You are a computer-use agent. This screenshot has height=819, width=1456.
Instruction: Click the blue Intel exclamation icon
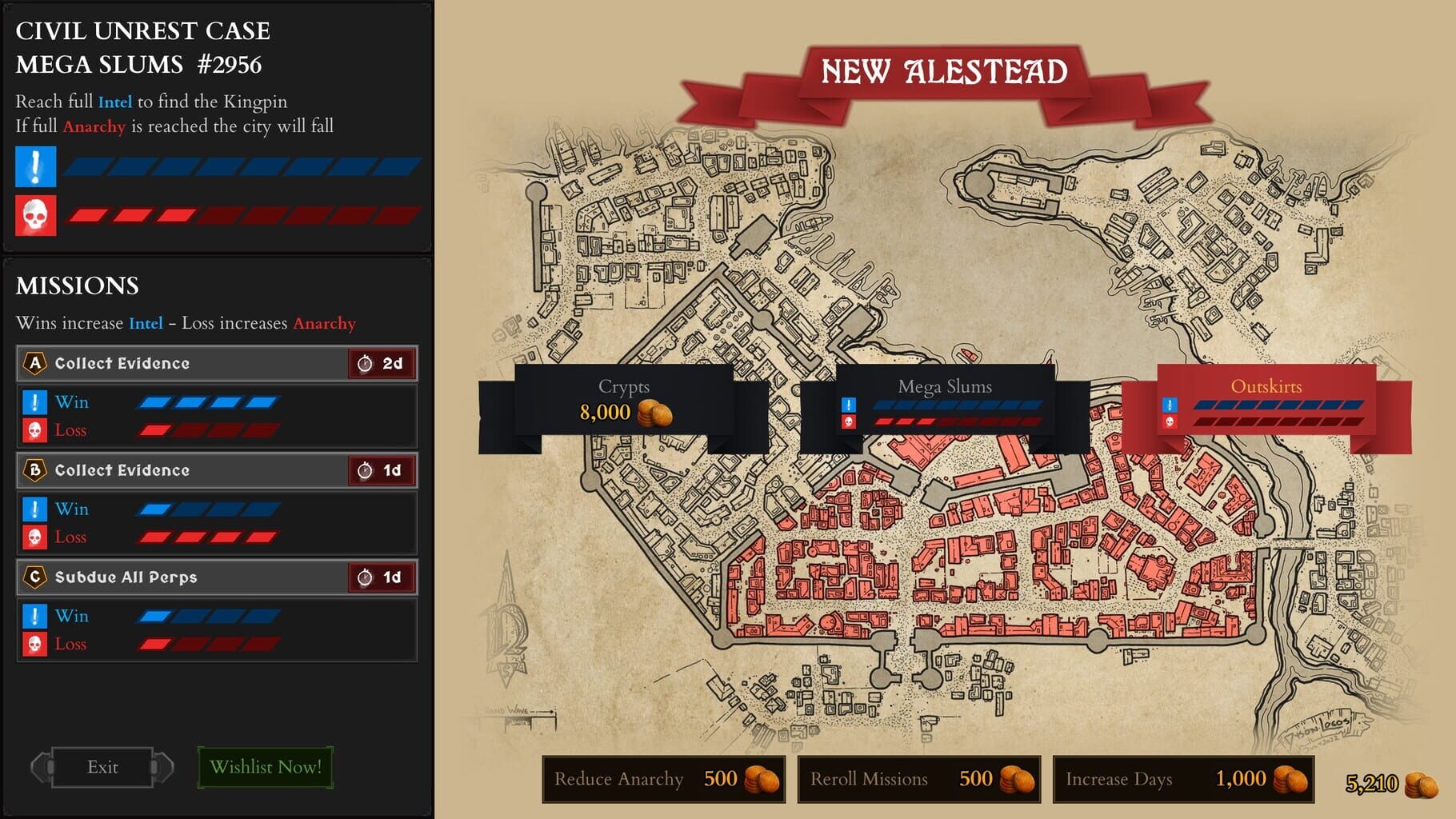[x=36, y=166]
